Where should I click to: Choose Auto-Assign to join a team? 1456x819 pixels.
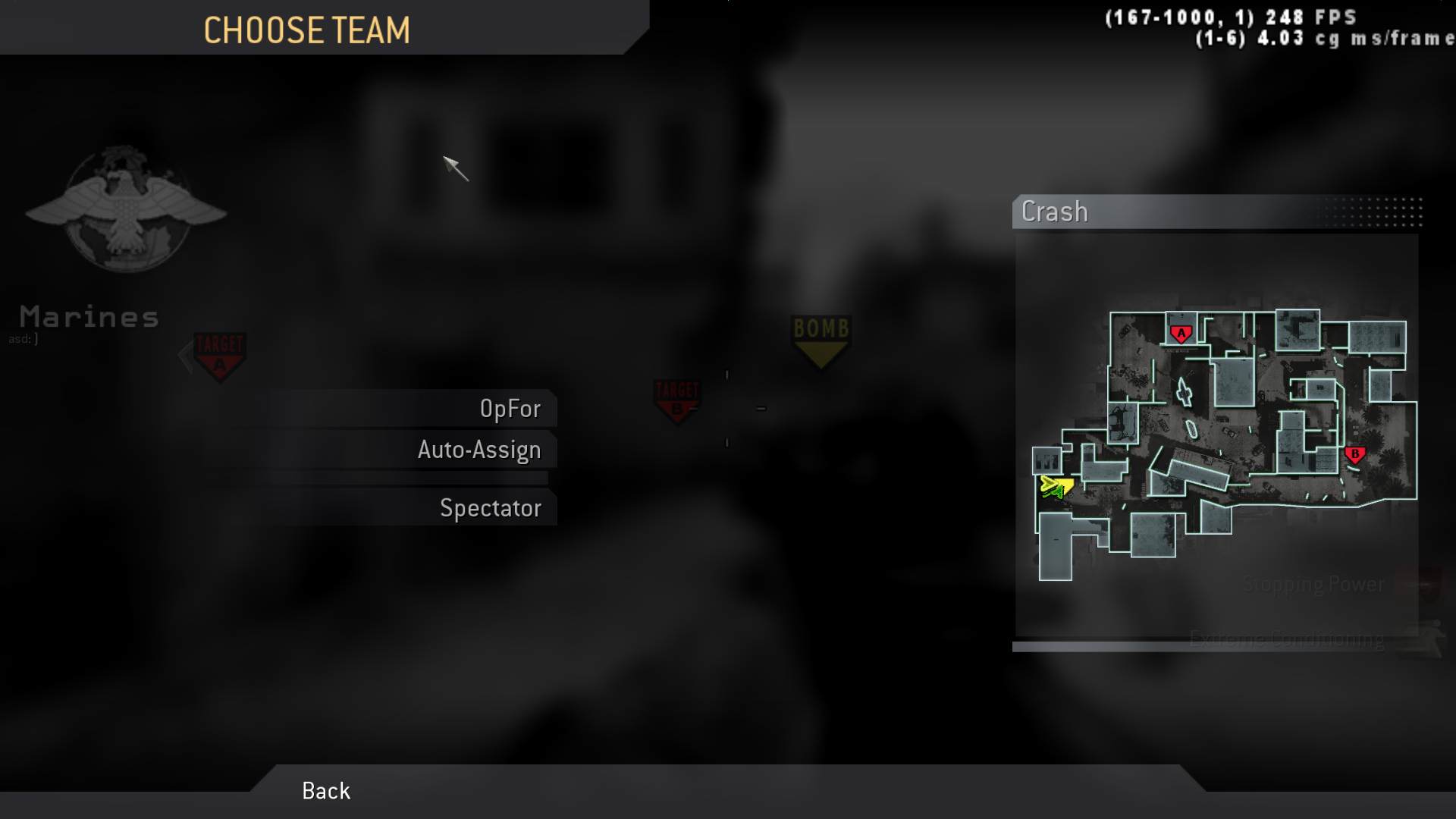coord(479,449)
